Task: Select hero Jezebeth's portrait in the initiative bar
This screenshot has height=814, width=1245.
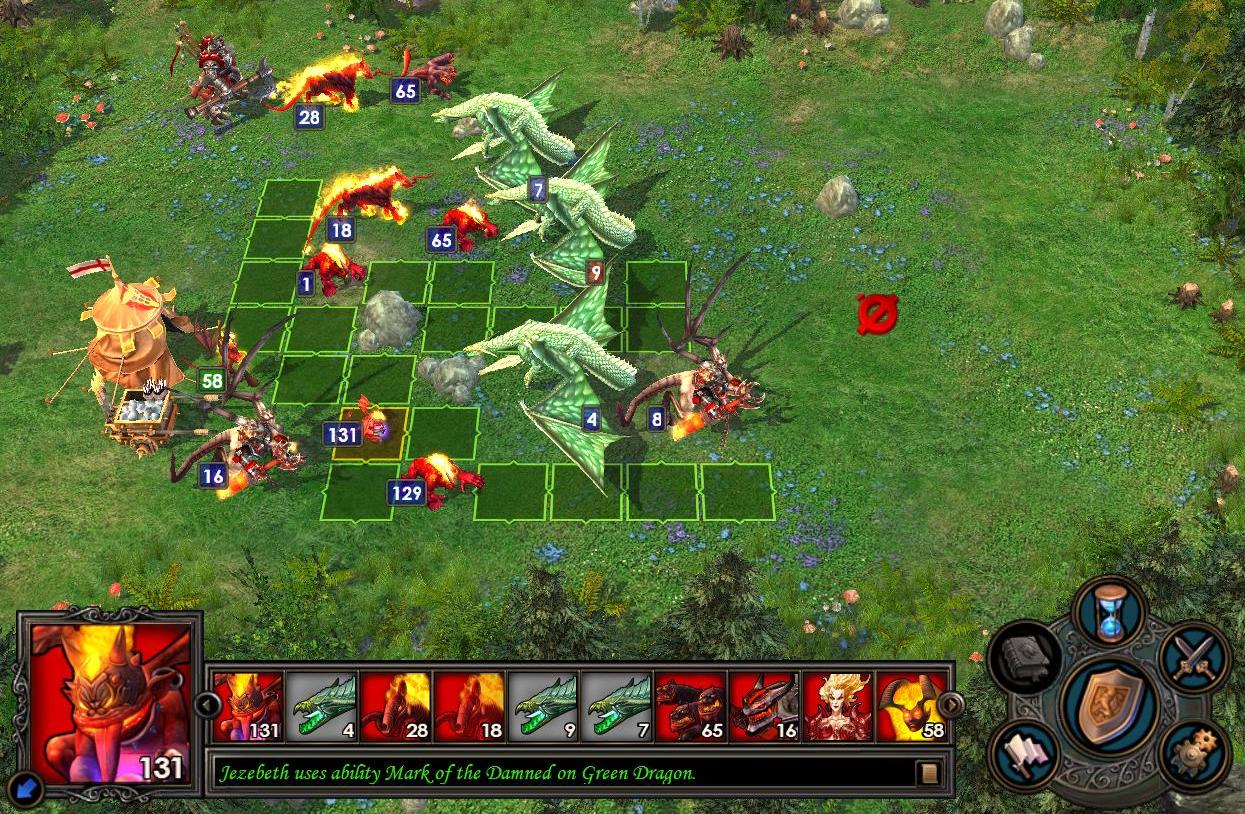Action: click(840, 707)
